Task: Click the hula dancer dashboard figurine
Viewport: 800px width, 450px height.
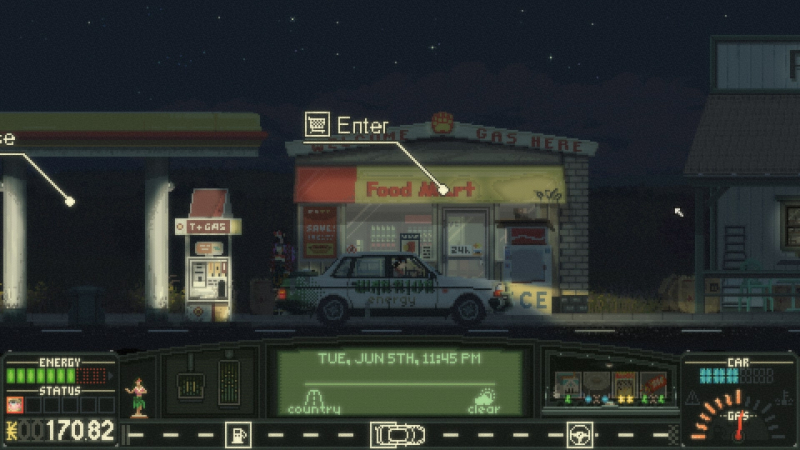Action: click(x=139, y=397)
